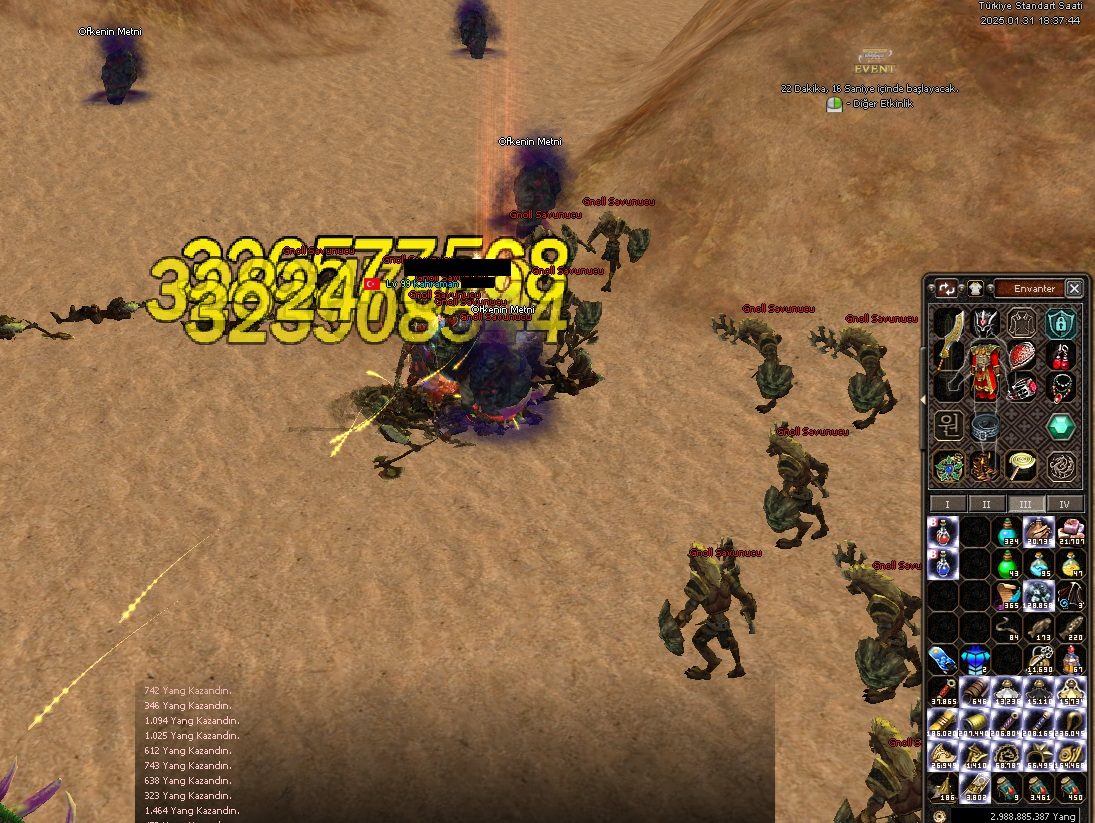1095x823 pixels.
Task: Click the blue chest armor item
Action: (x=975, y=660)
